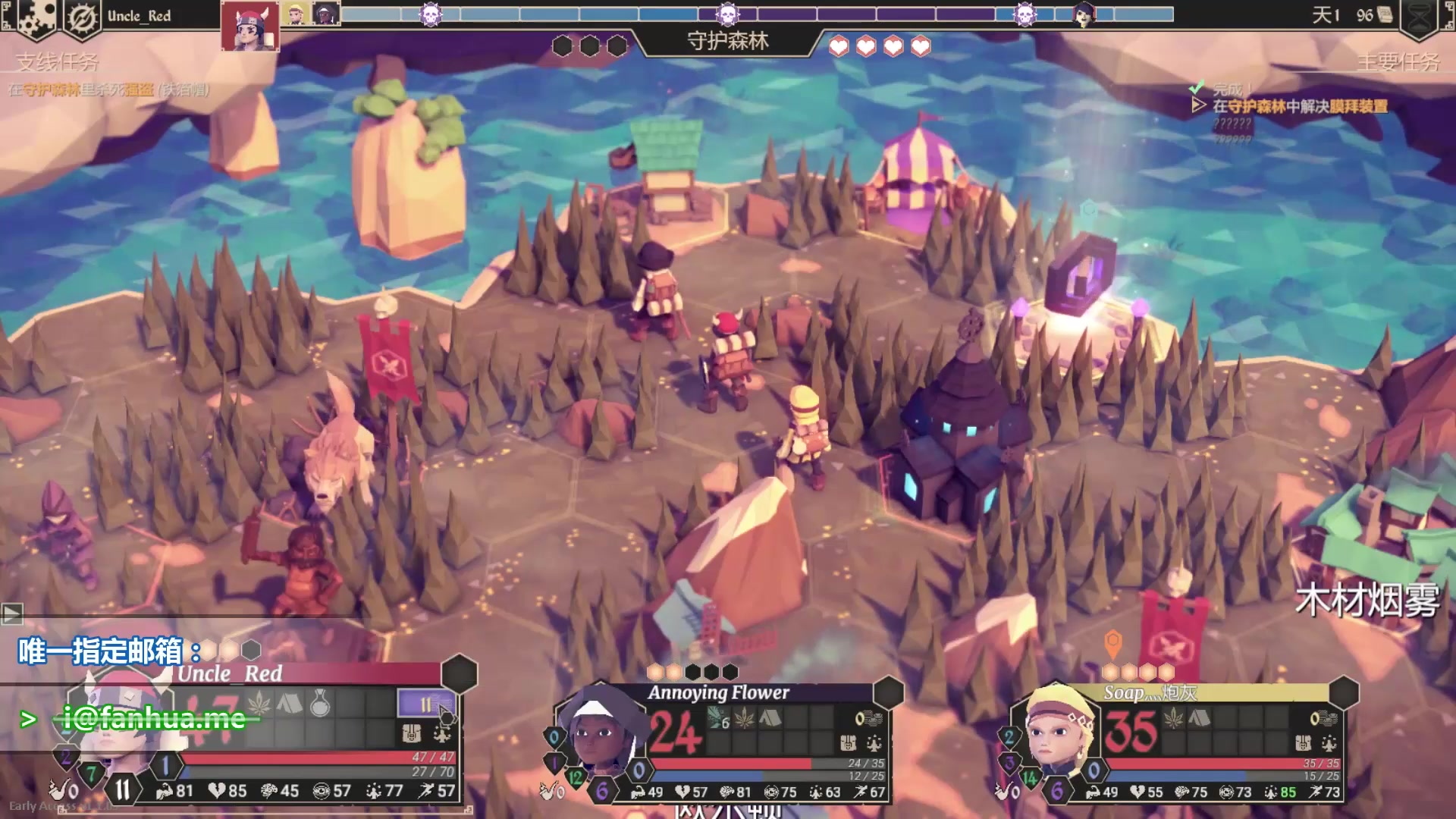1456x819 pixels.
Task: Open the side quest tracker heading
Action: click(x=58, y=61)
